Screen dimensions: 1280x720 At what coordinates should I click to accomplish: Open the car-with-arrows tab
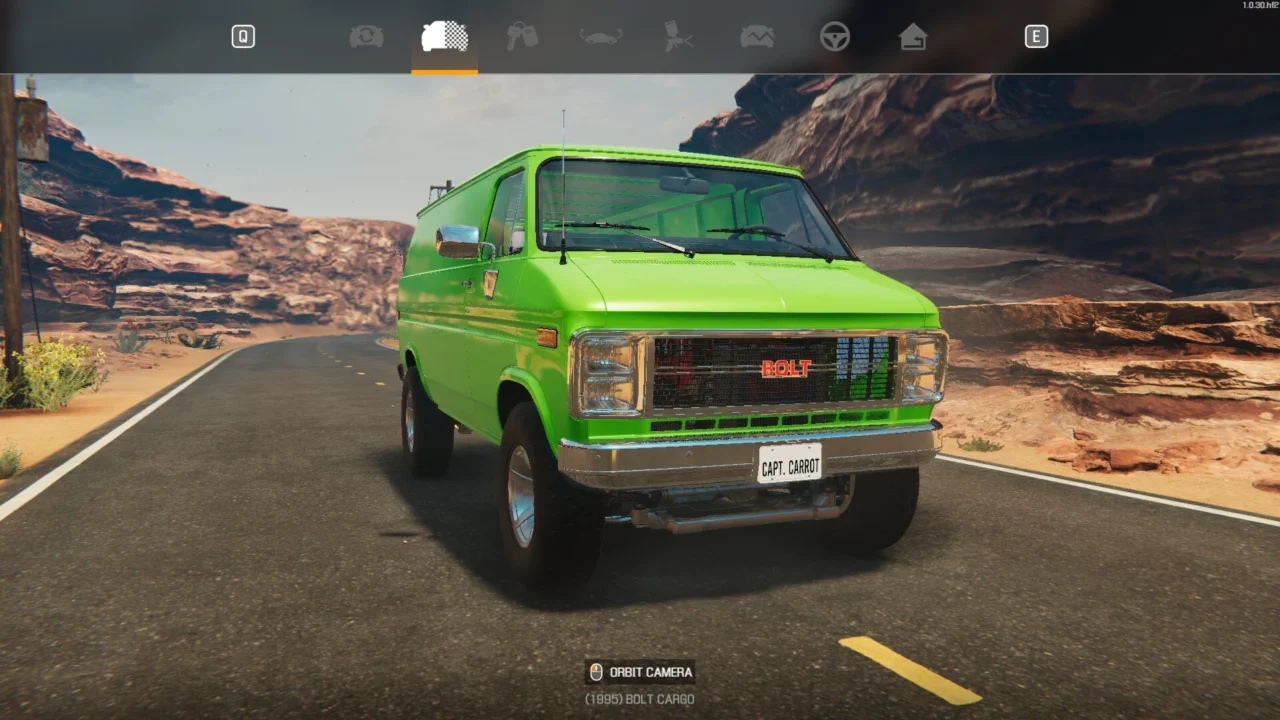[601, 37]
